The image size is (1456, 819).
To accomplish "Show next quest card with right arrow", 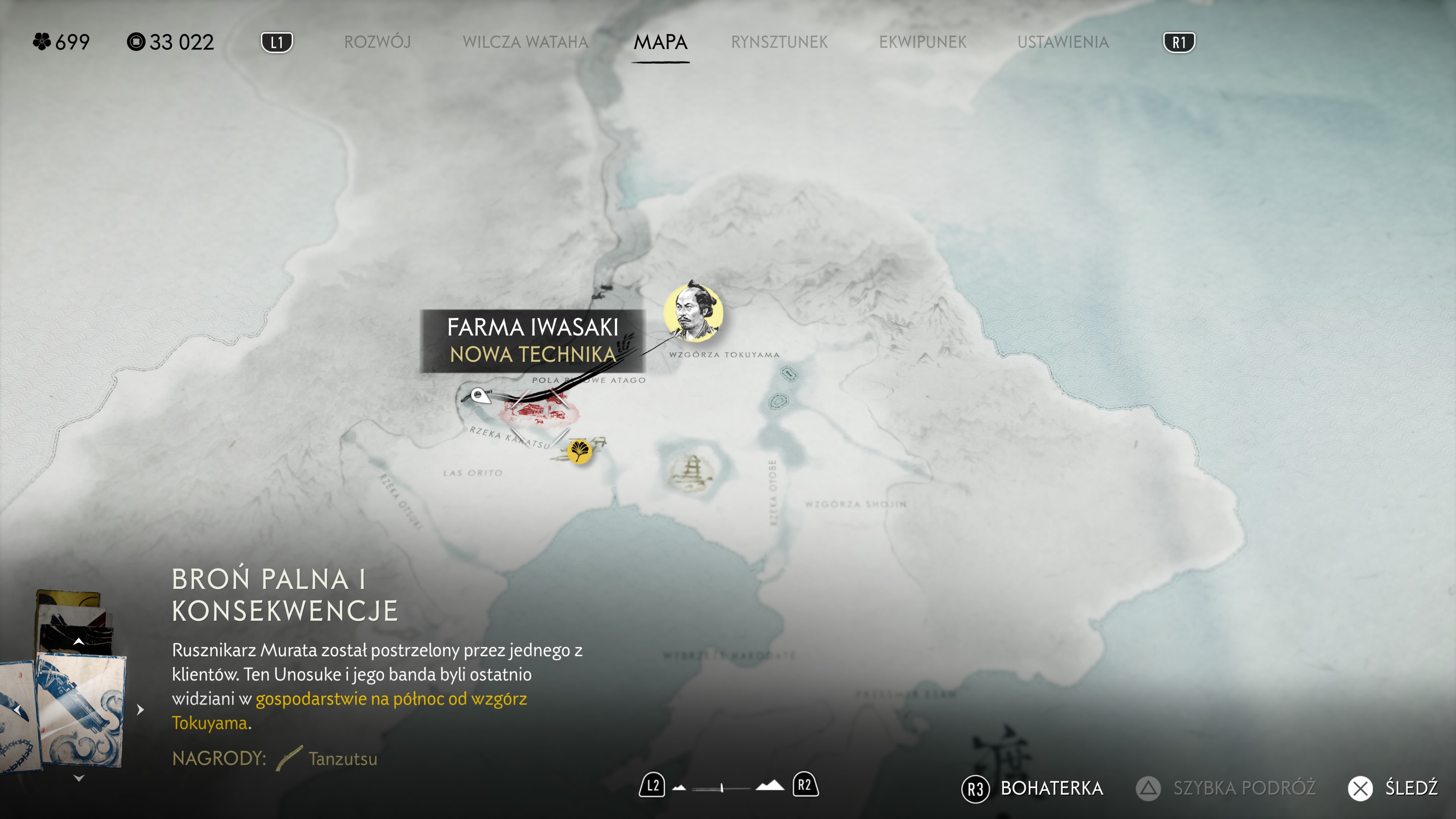I will pyautogui.click(x=140, y=709).
